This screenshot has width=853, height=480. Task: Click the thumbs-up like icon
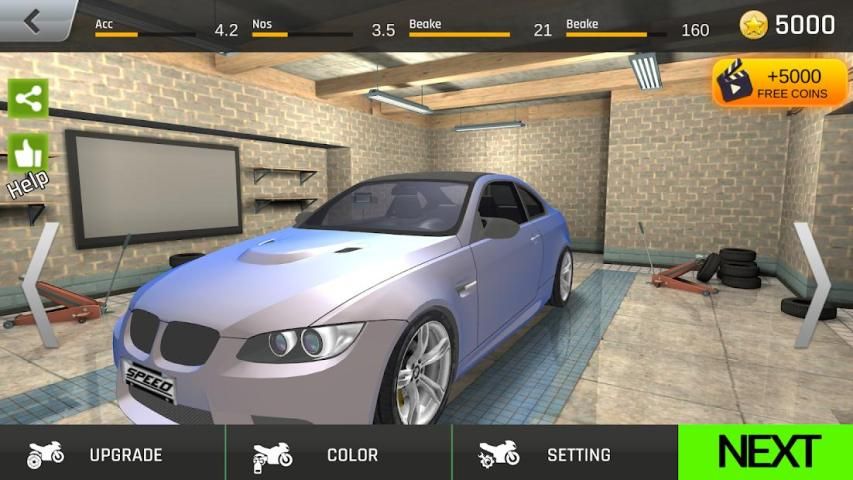click(28, 152)
